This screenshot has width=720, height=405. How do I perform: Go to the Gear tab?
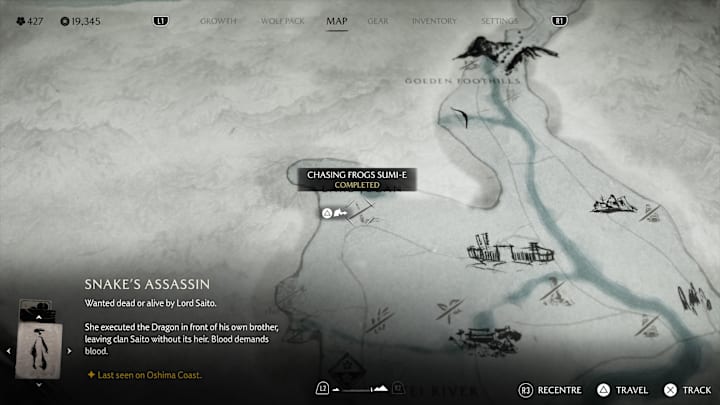point(378,20)
